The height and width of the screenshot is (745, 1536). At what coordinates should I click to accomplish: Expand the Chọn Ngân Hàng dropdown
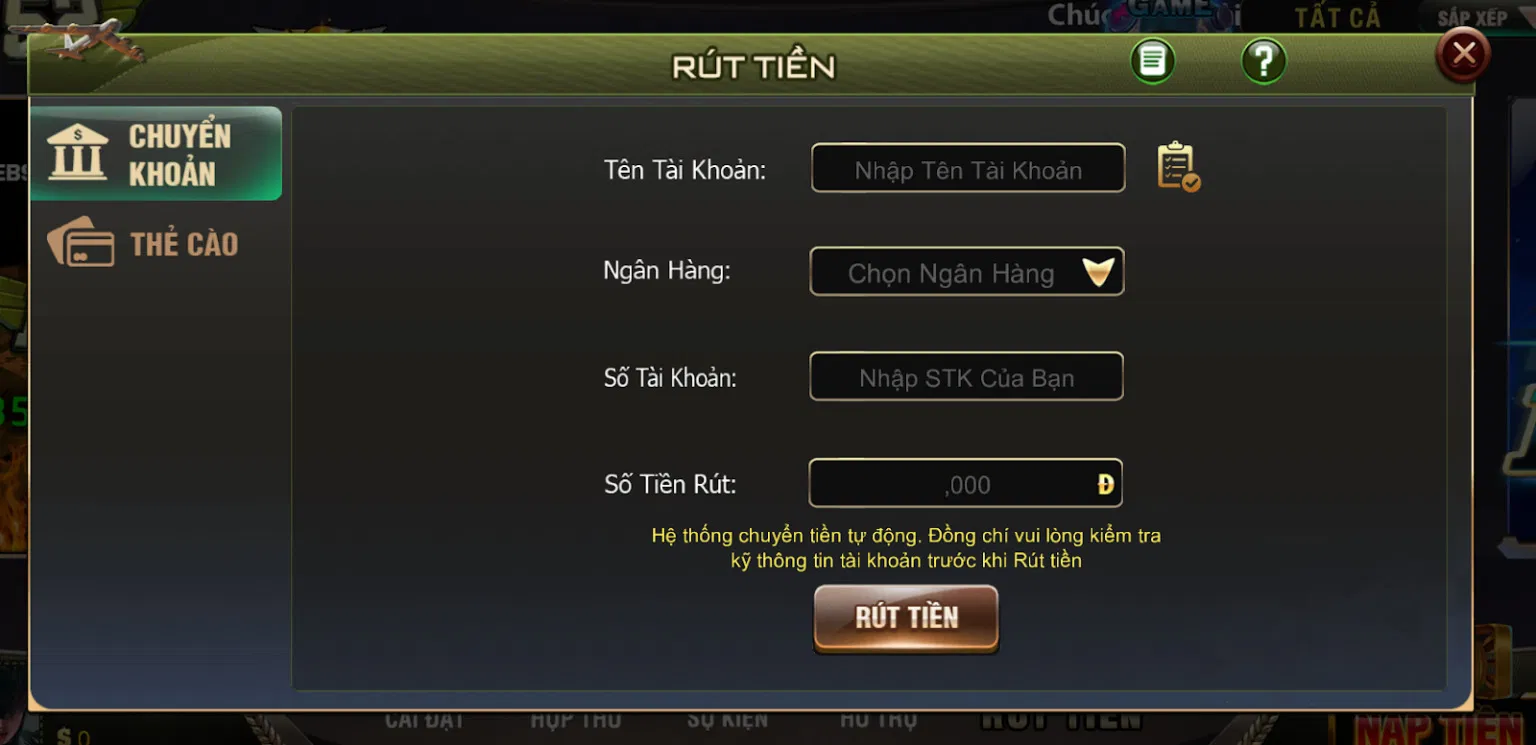[967, 271]
